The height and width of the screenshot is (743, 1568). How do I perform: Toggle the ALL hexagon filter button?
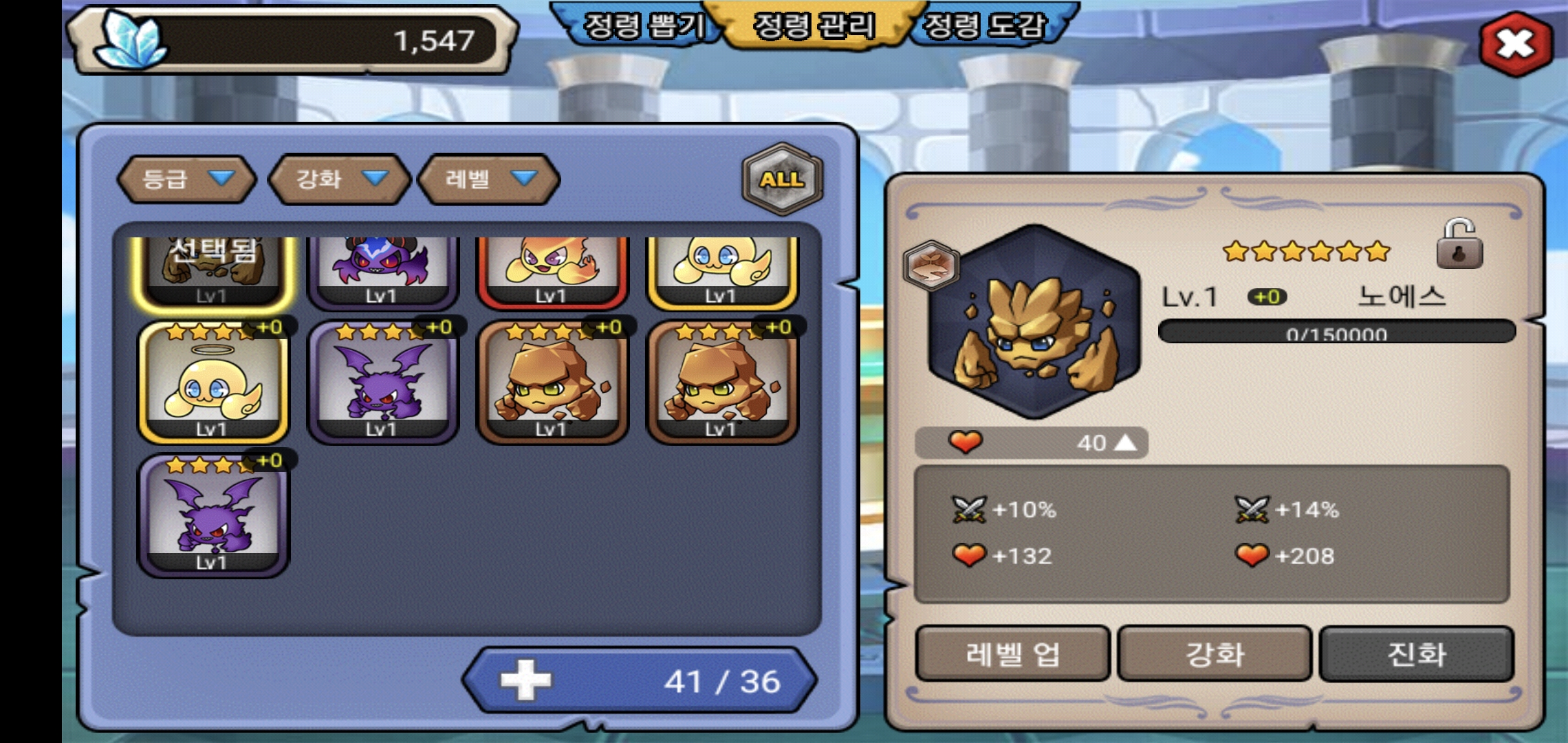[x=782, y=179]
